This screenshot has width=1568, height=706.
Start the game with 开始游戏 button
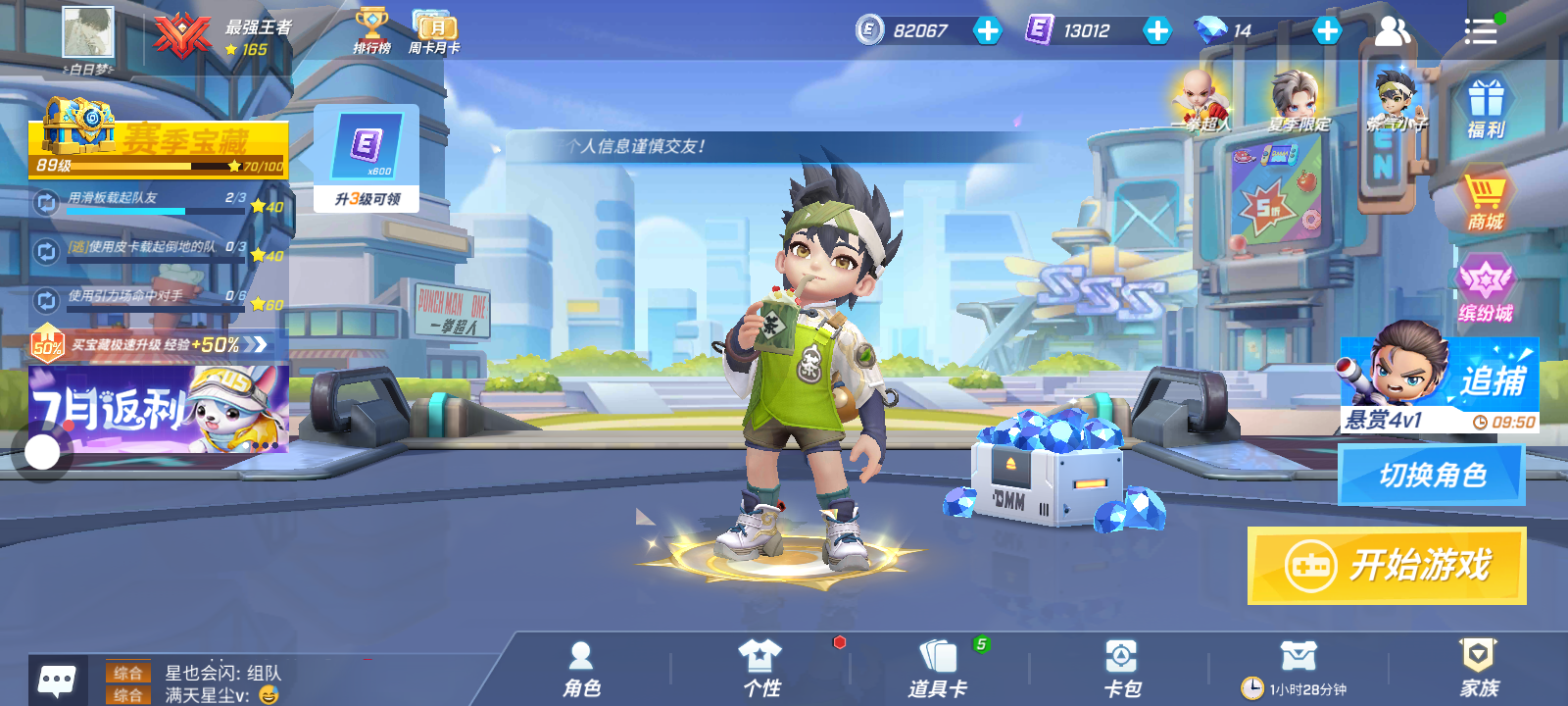coord(1386,566)
